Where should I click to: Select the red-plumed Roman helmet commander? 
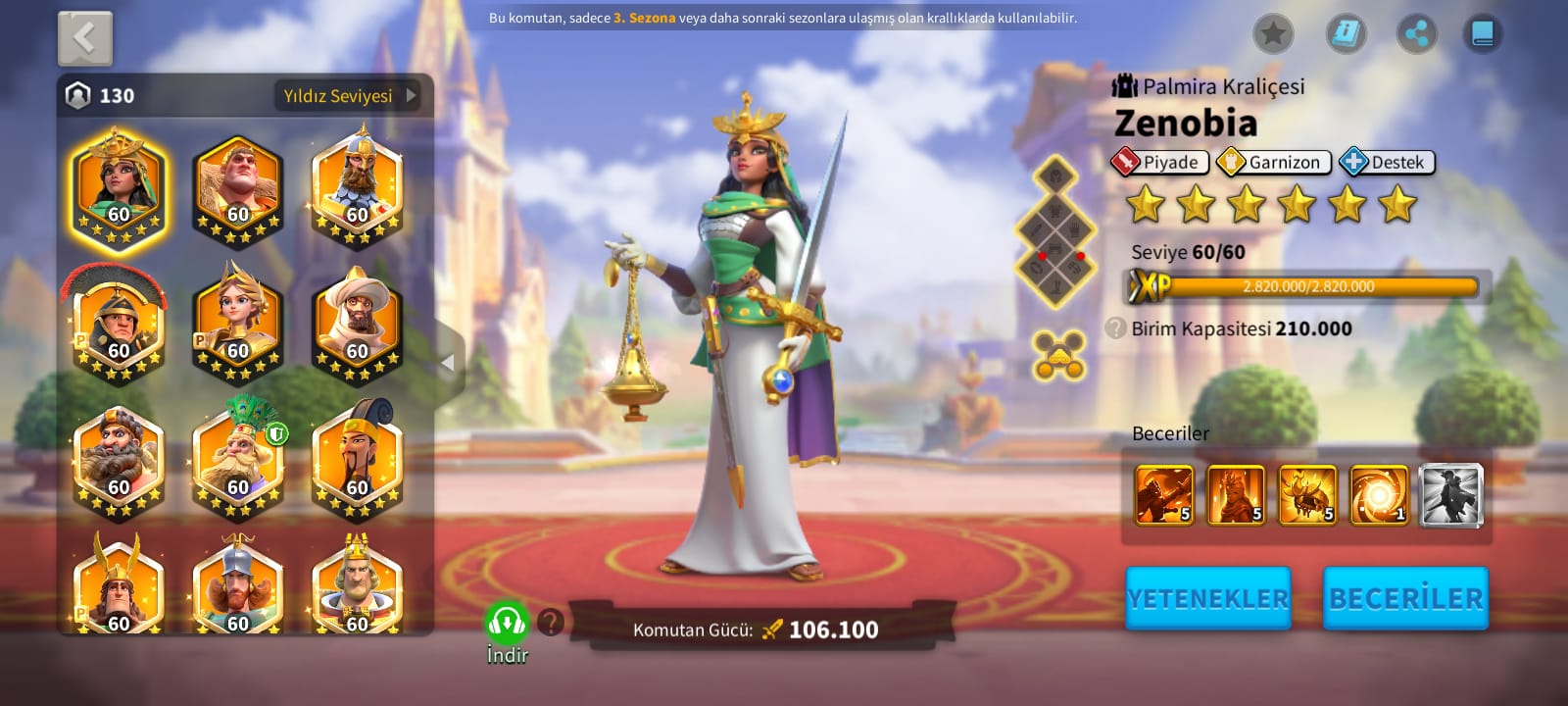coord(118,326)
